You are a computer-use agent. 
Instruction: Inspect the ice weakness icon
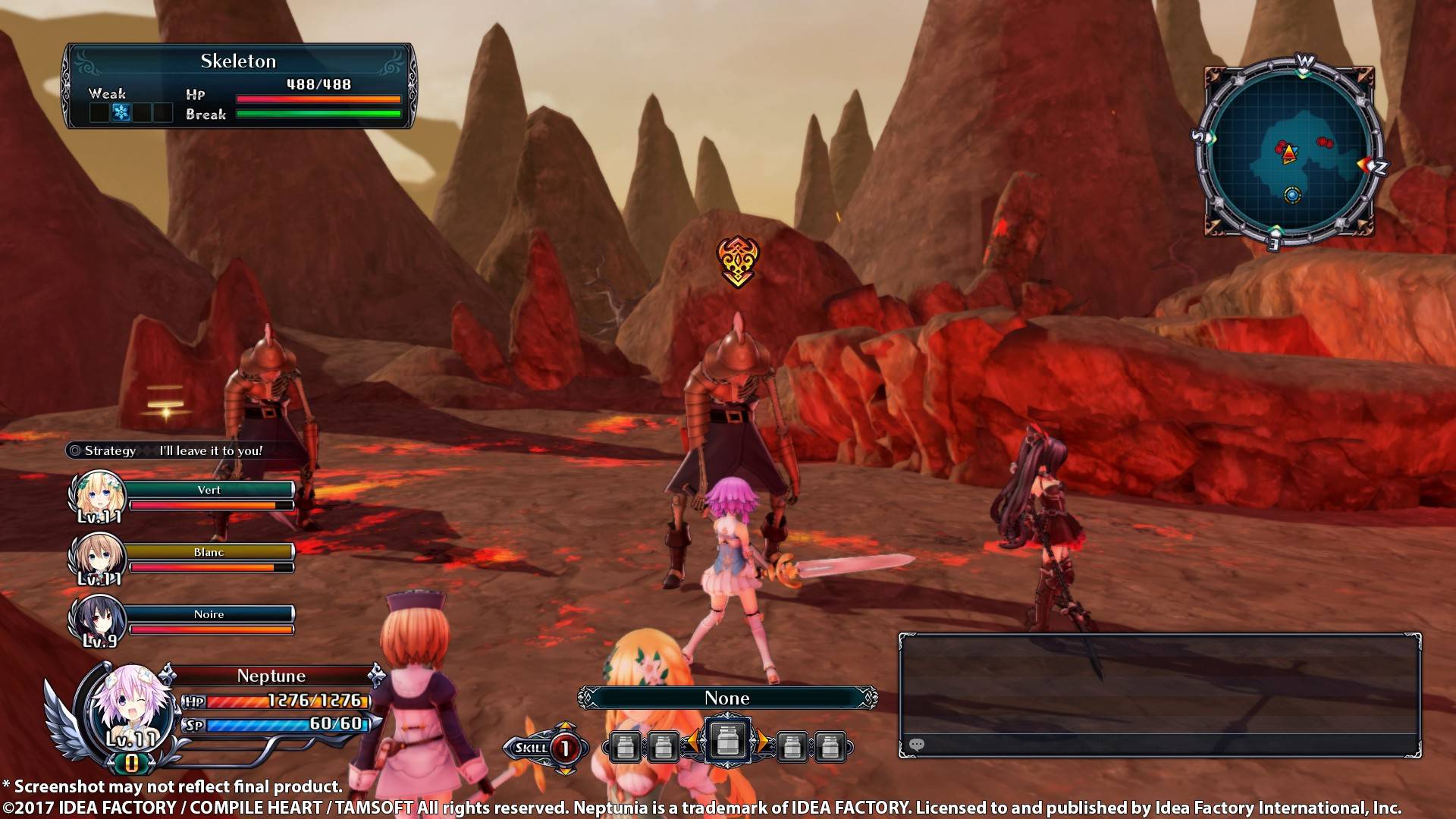coord(121,113)
